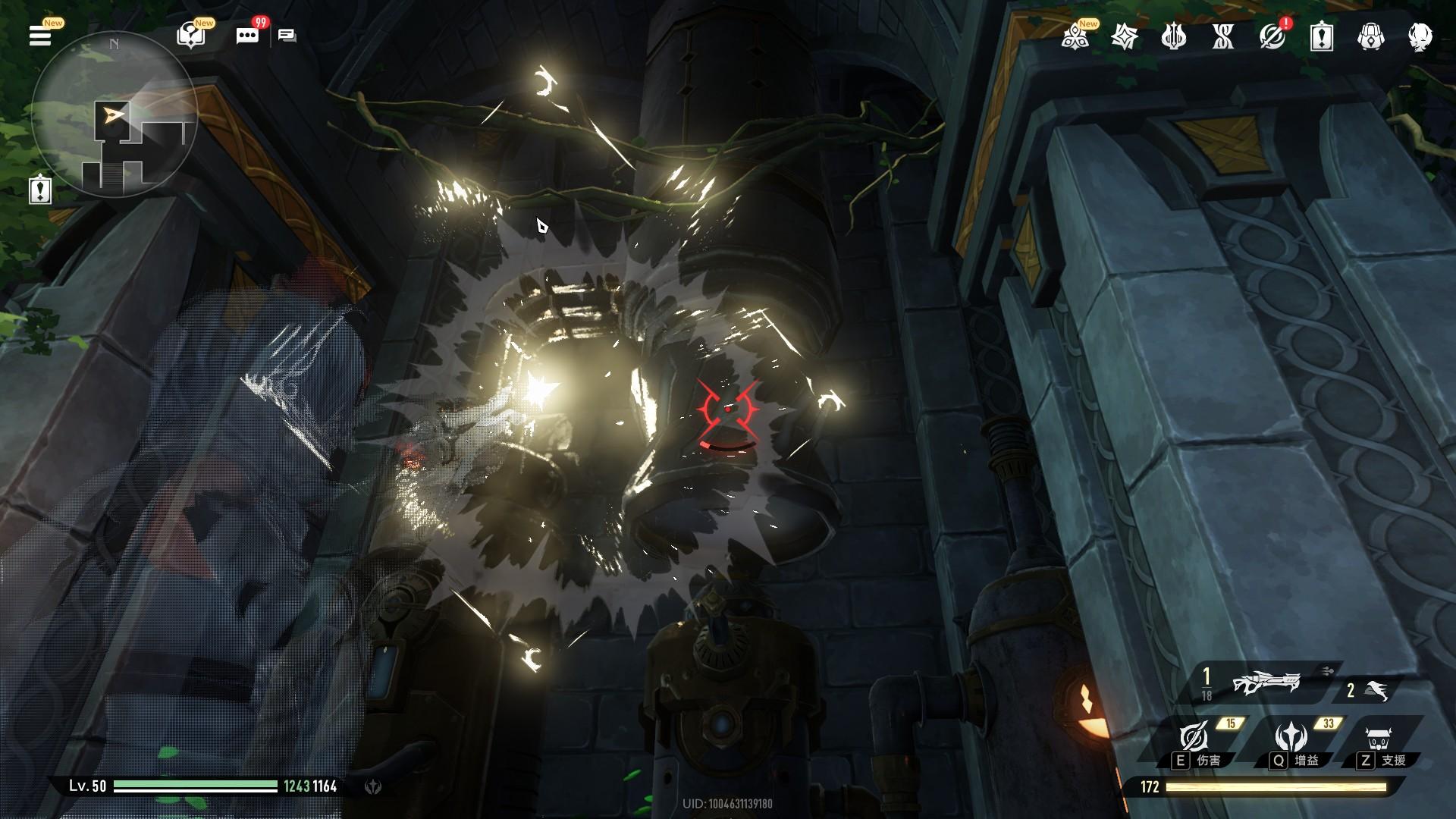Image resolution: width=1456 pixels, height=819 pixels.
Task: Open chat messages with 99 badge
Action: pyautogui.click(x=247, y=36)
